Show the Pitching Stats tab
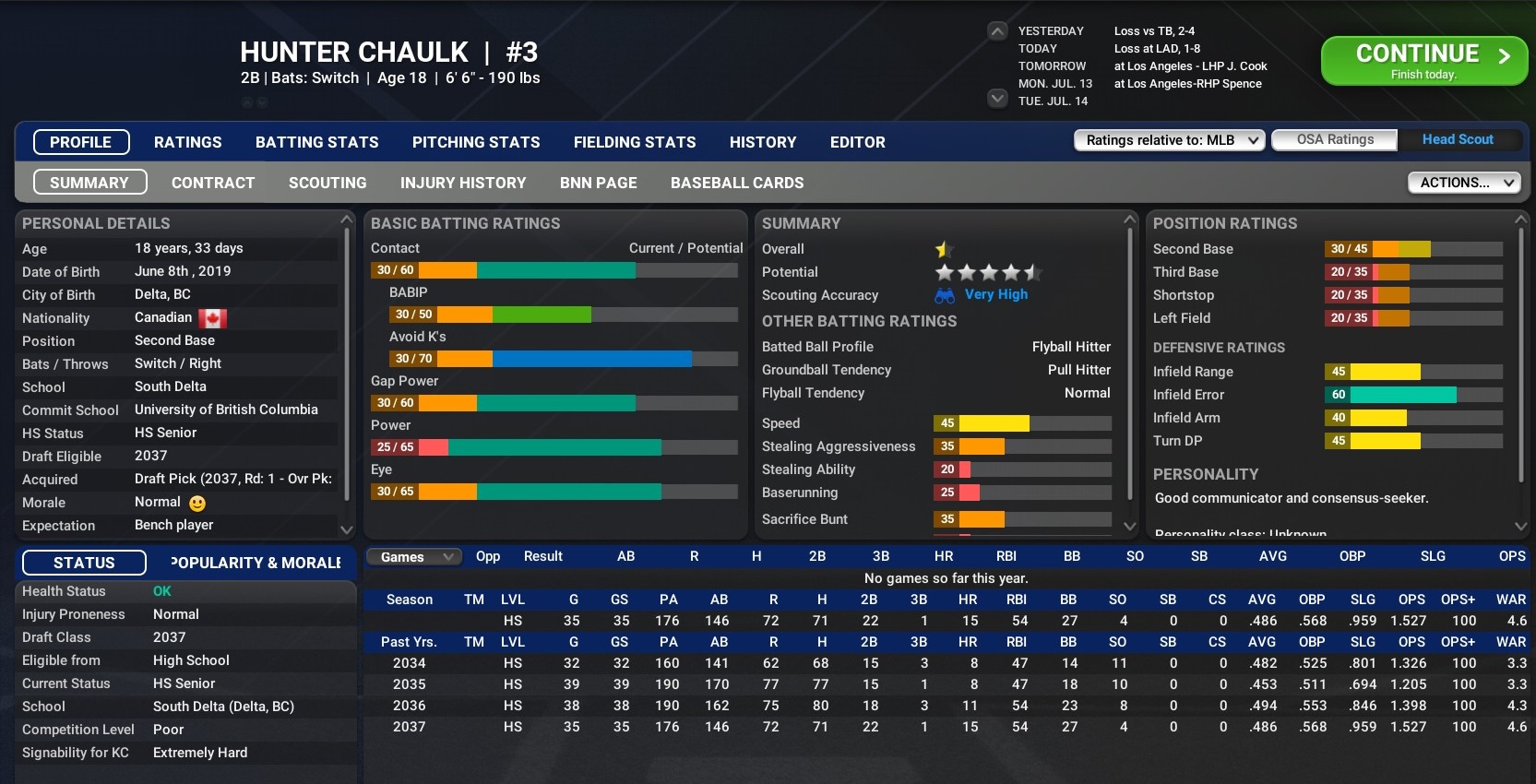This screenshot has height=784, width=1536. [x=476, y=142]
